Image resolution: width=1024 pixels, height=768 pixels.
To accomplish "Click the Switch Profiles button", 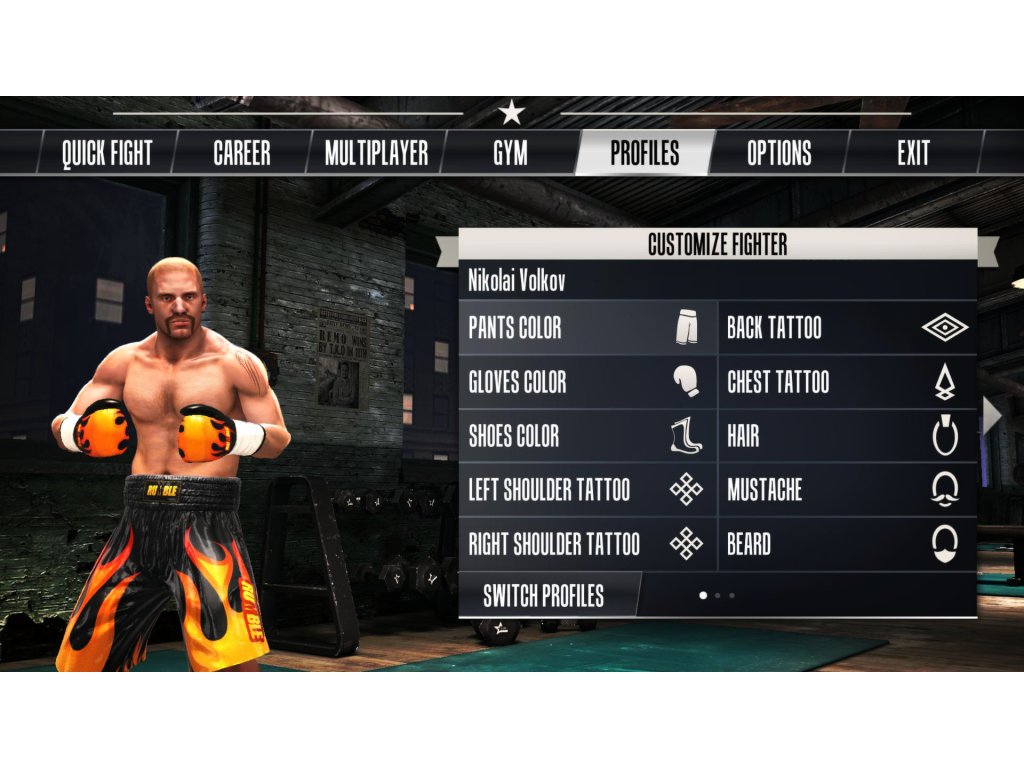I will click(544, 596).
